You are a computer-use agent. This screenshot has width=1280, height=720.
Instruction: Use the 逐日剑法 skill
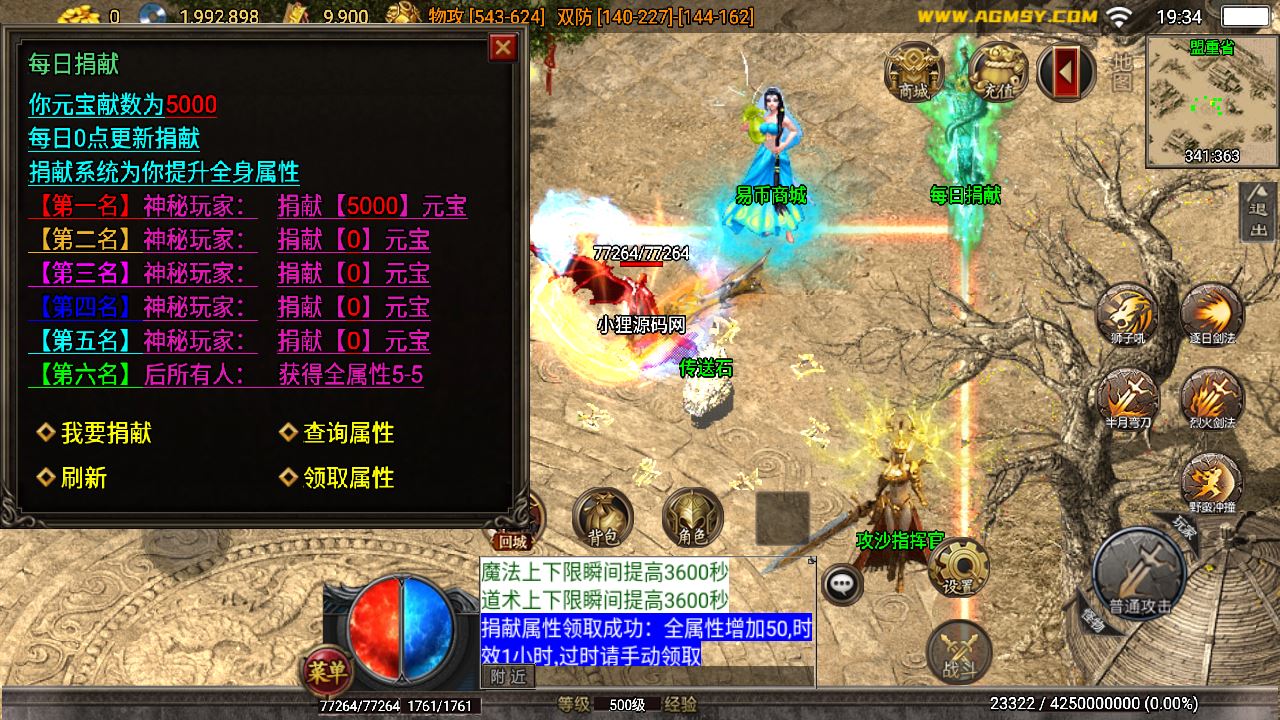(x=1212, y=317)
